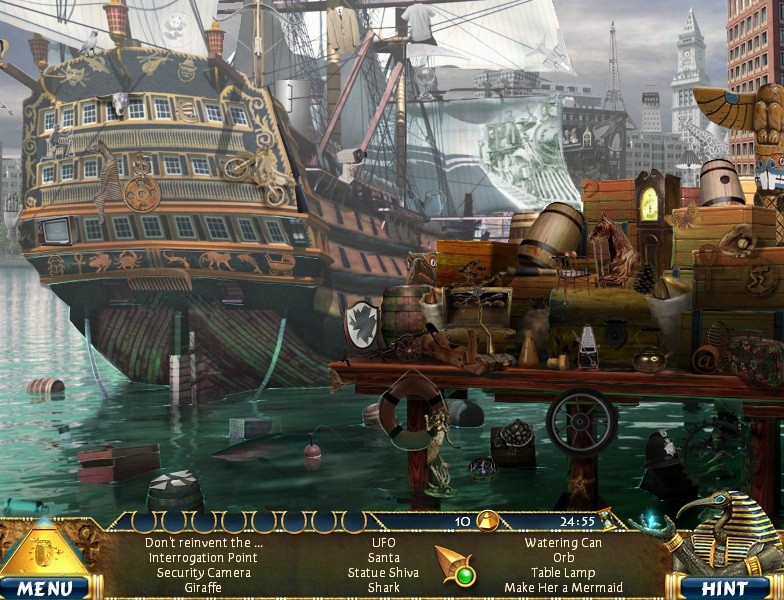This screenshot has width=784, height=600.
Task: Click the golden pyramid scarab emblem
Action: click(46, 549)
